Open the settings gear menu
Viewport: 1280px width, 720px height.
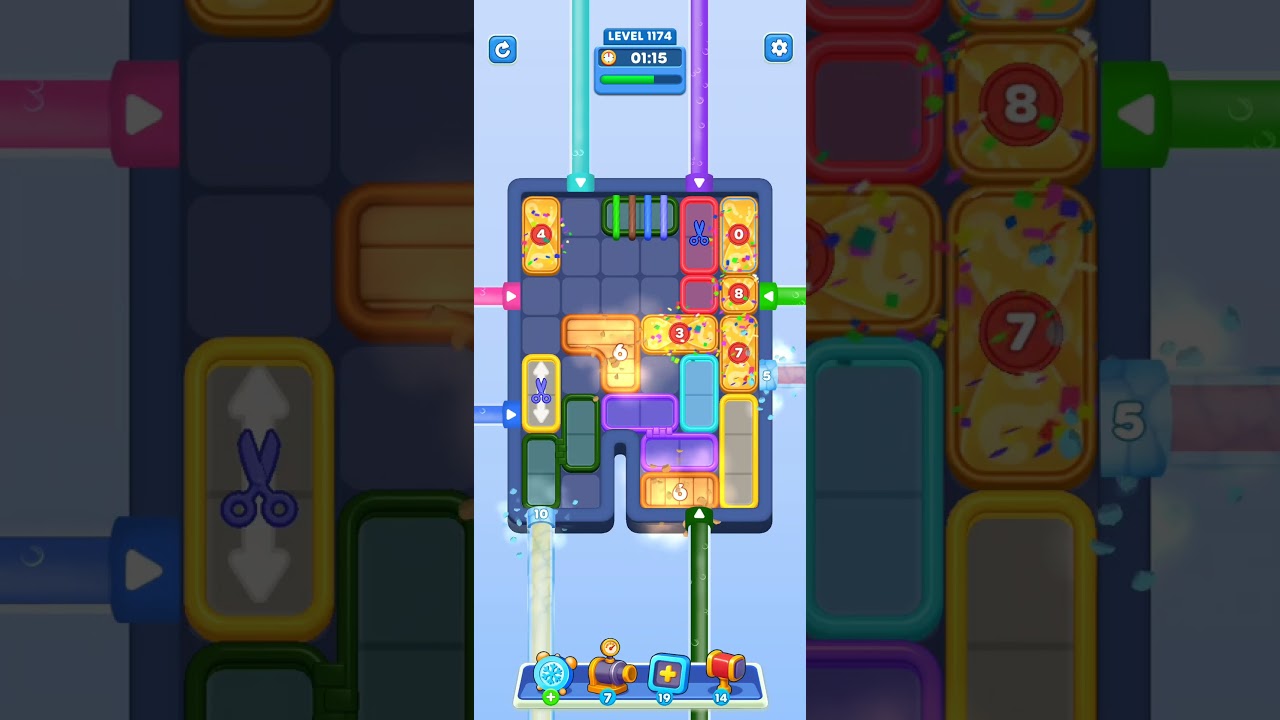point(778,47)
